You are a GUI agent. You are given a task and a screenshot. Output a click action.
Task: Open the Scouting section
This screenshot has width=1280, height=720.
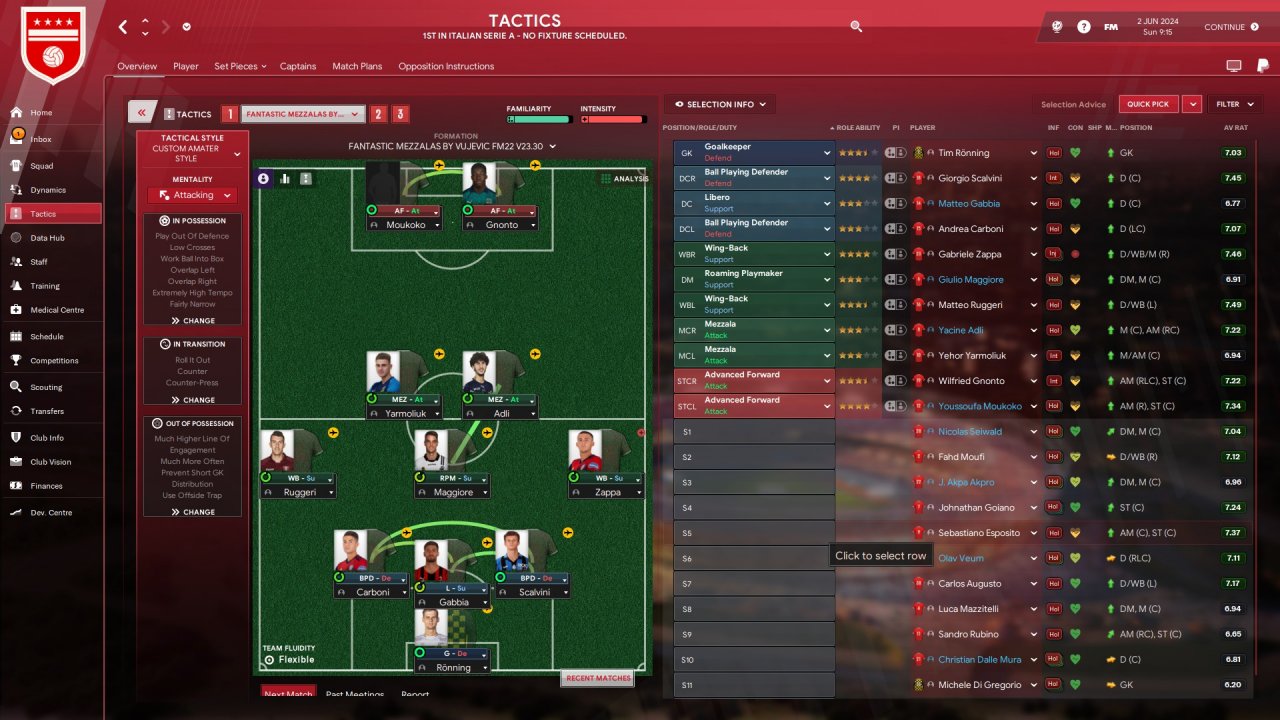pyautogui.click(x=45, y=387)
